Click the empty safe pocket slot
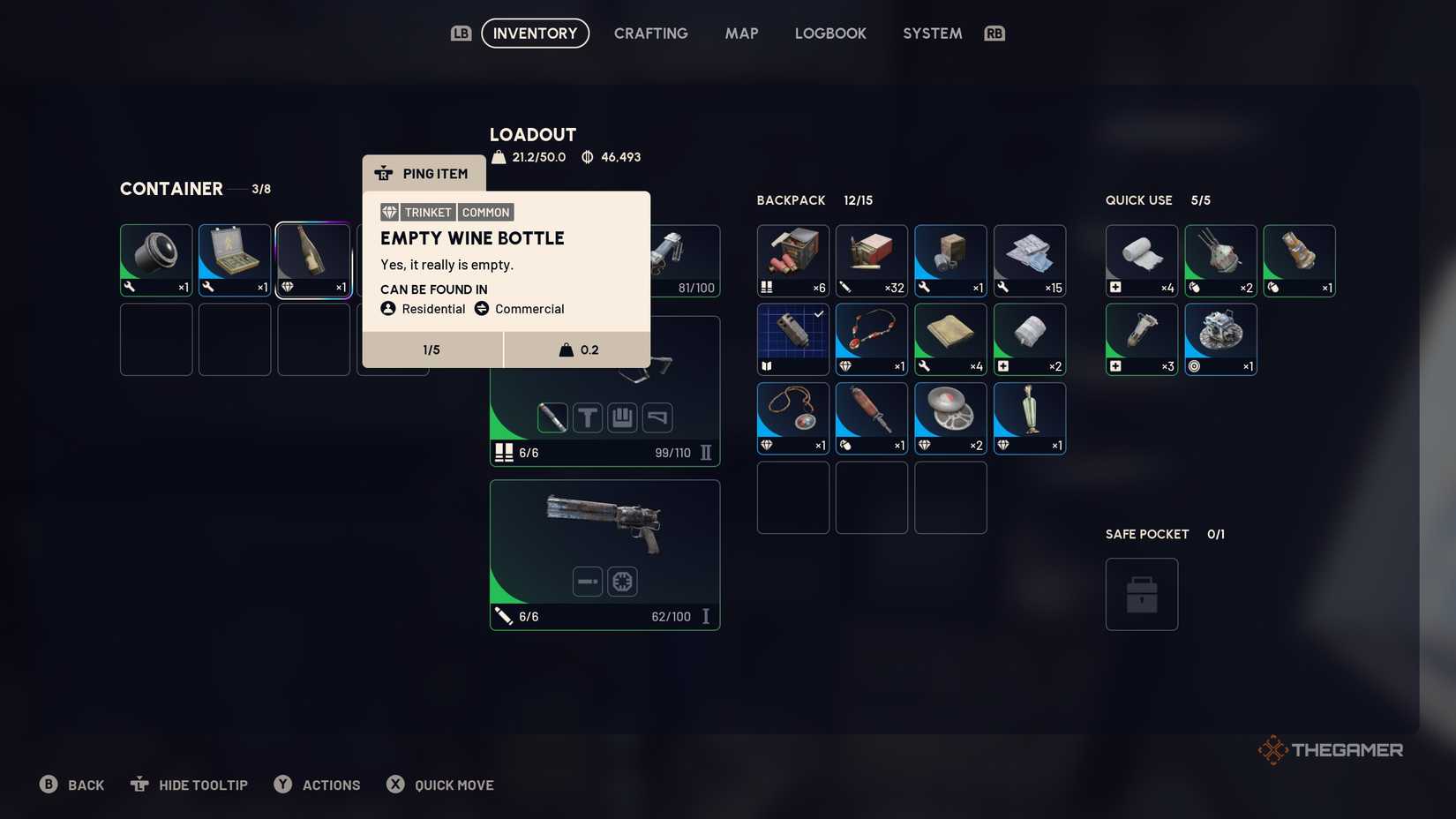This screenshot has width=1456, height=819. 1141,594
